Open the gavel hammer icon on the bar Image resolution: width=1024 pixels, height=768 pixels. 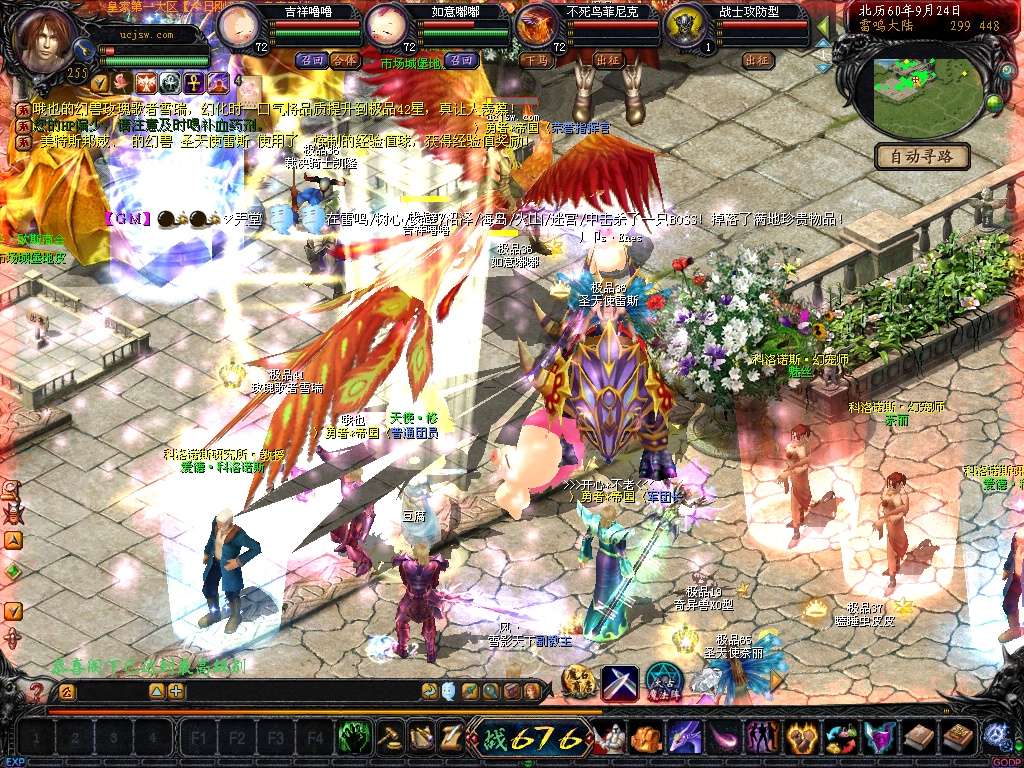390,738
